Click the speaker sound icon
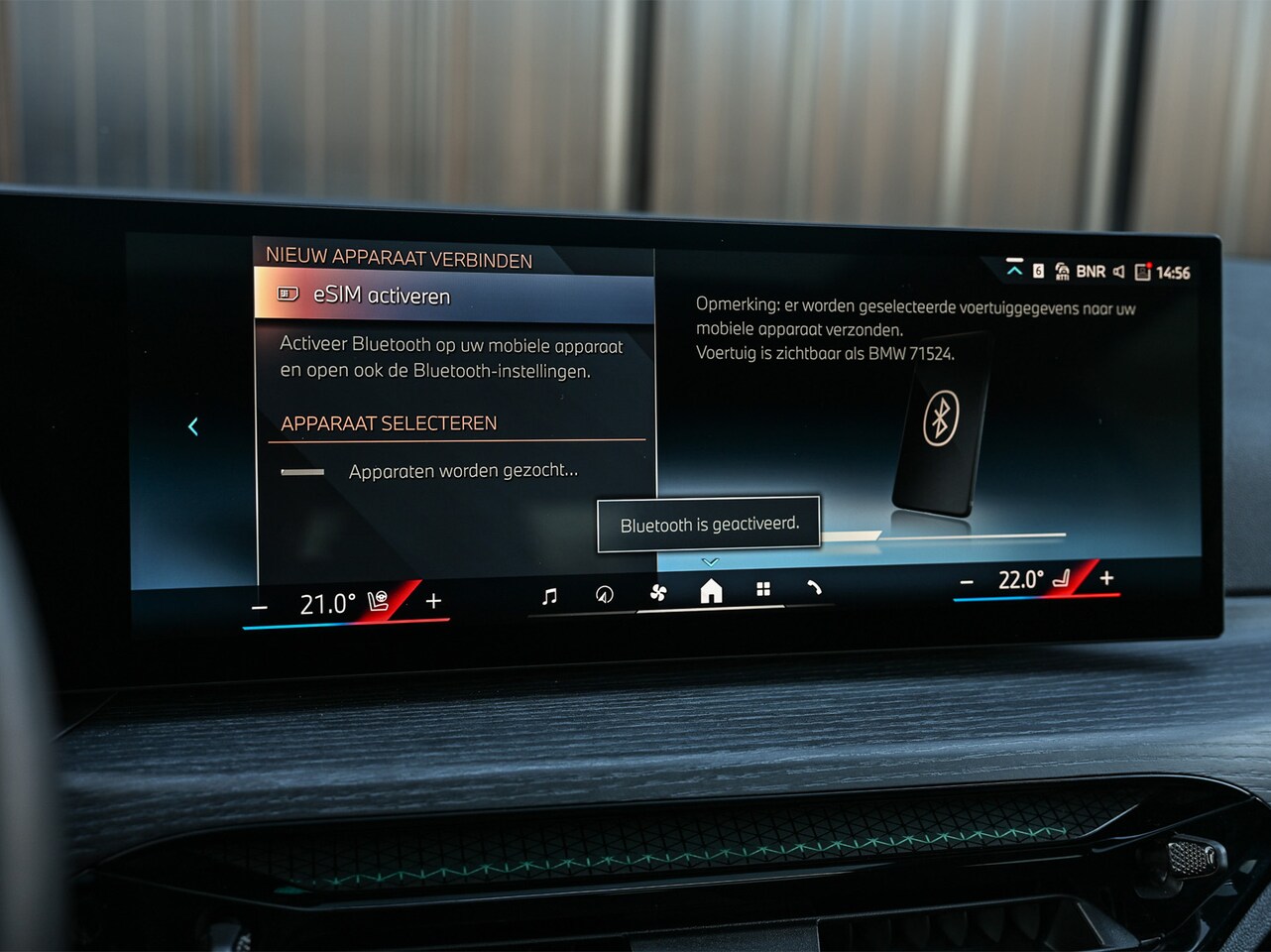 coord(1118,272)
